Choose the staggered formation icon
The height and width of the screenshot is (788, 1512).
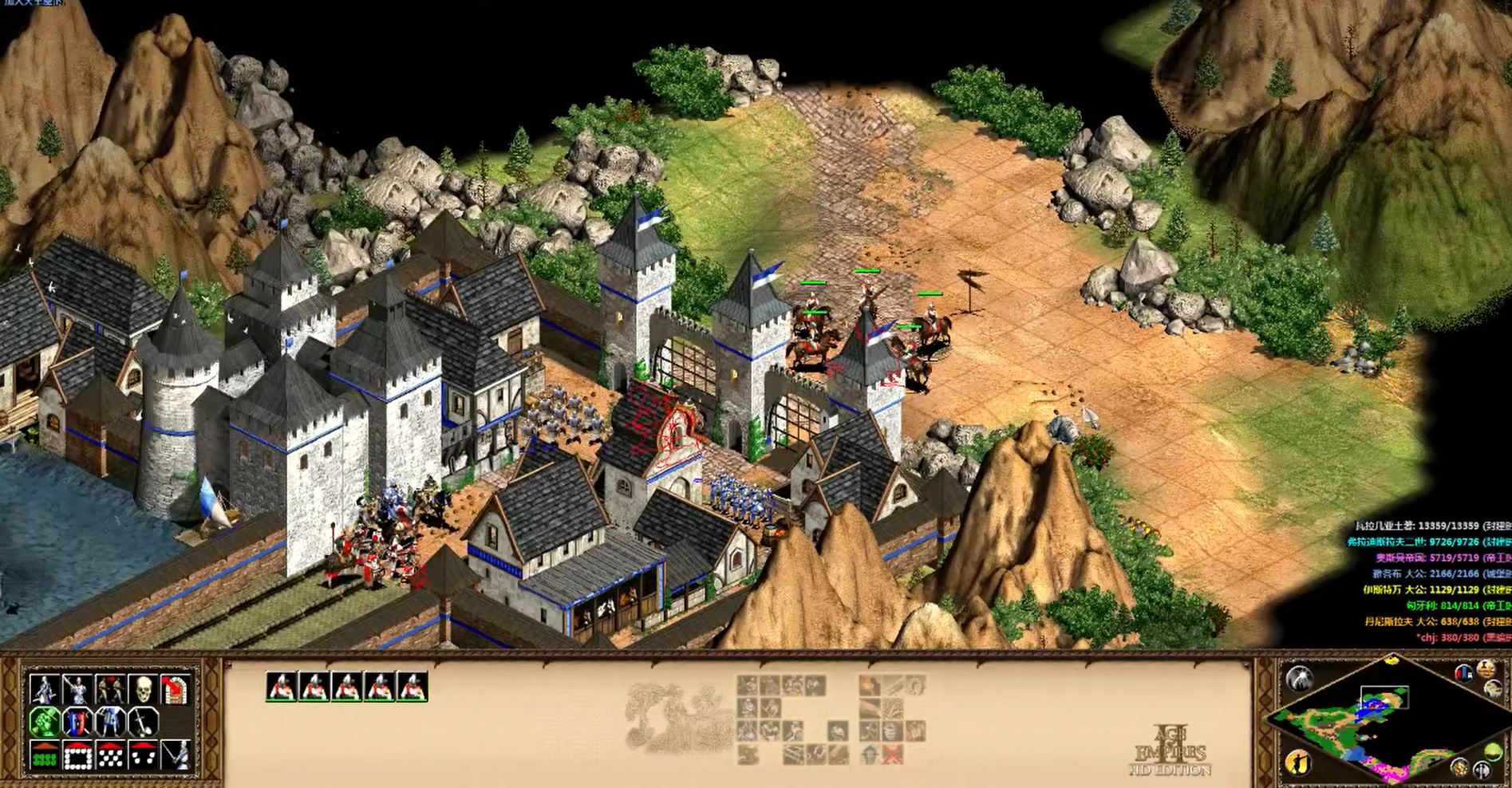click(110, 755)
